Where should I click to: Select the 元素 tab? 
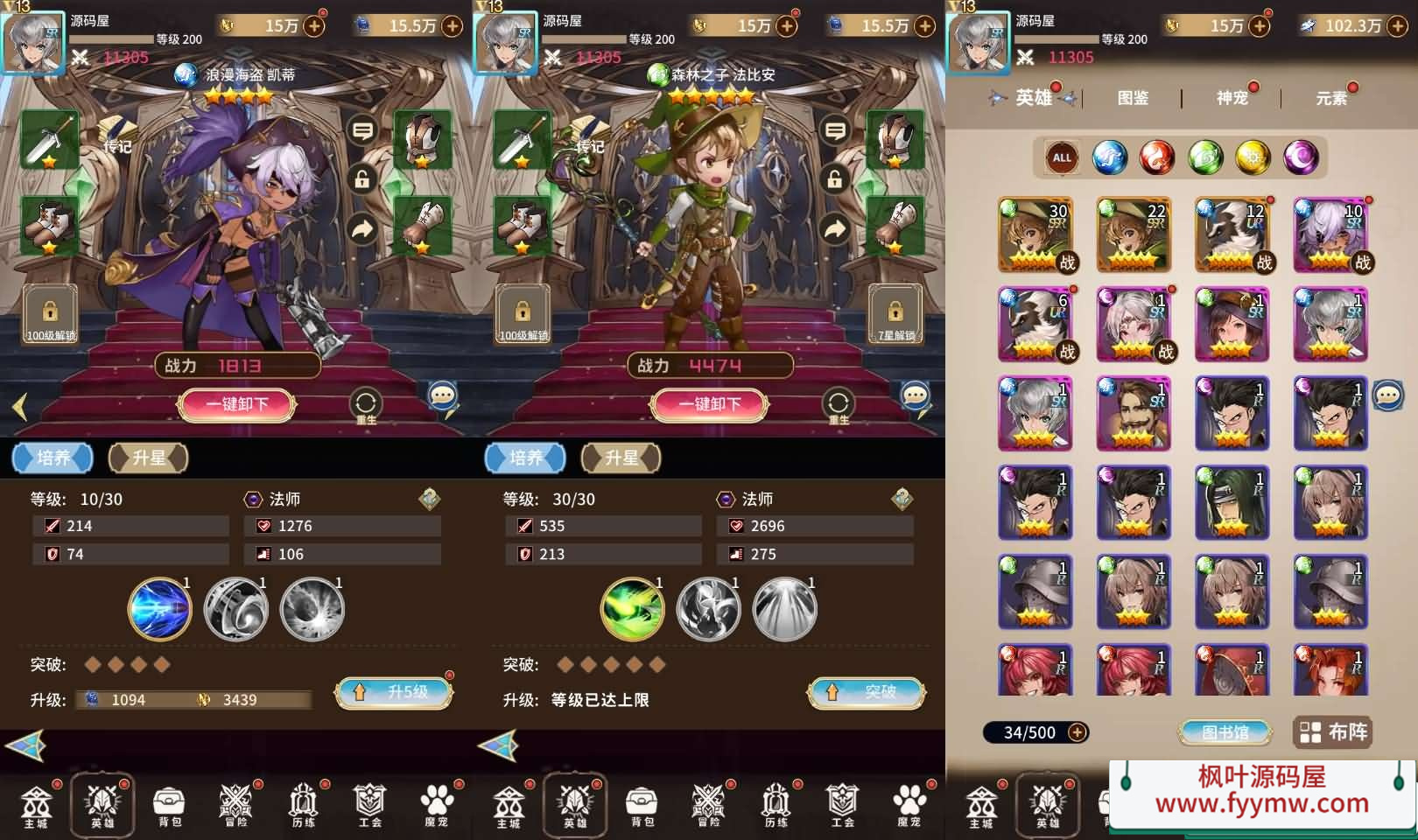coord(1330,98)
